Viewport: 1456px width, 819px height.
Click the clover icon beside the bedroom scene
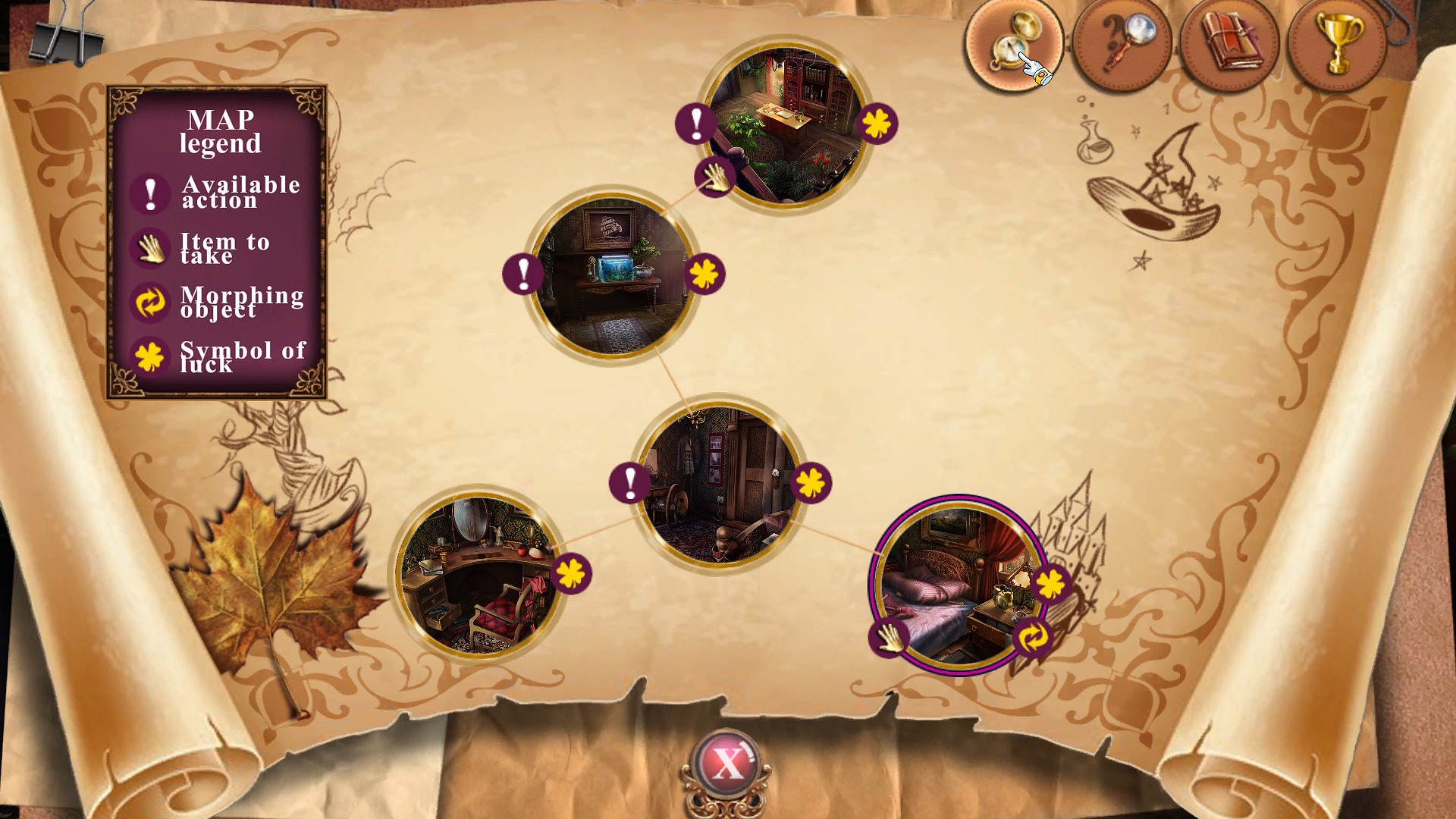point(1050,584)
